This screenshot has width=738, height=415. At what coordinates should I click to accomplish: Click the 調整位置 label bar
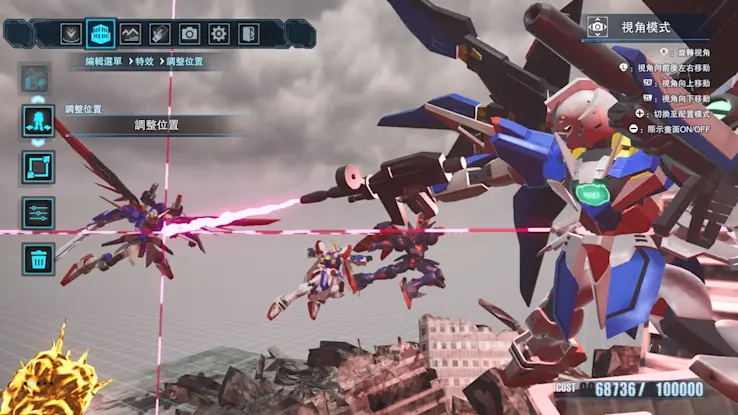click(x=156, y=125)
